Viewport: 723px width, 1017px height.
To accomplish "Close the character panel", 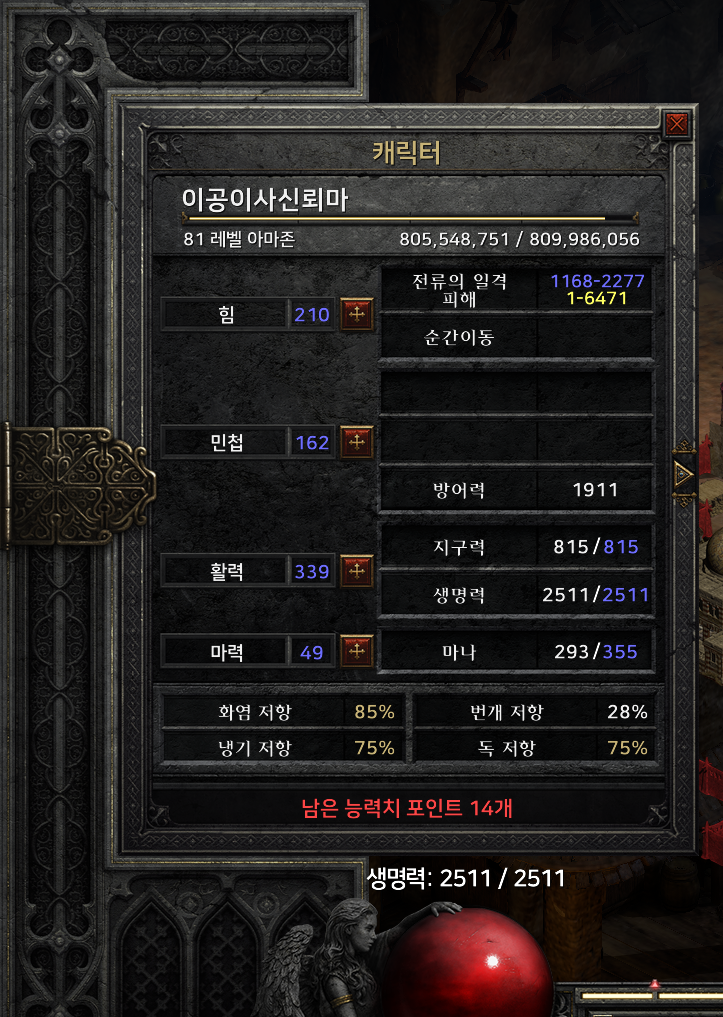I will pyautogui.click(x=677, y=125).
